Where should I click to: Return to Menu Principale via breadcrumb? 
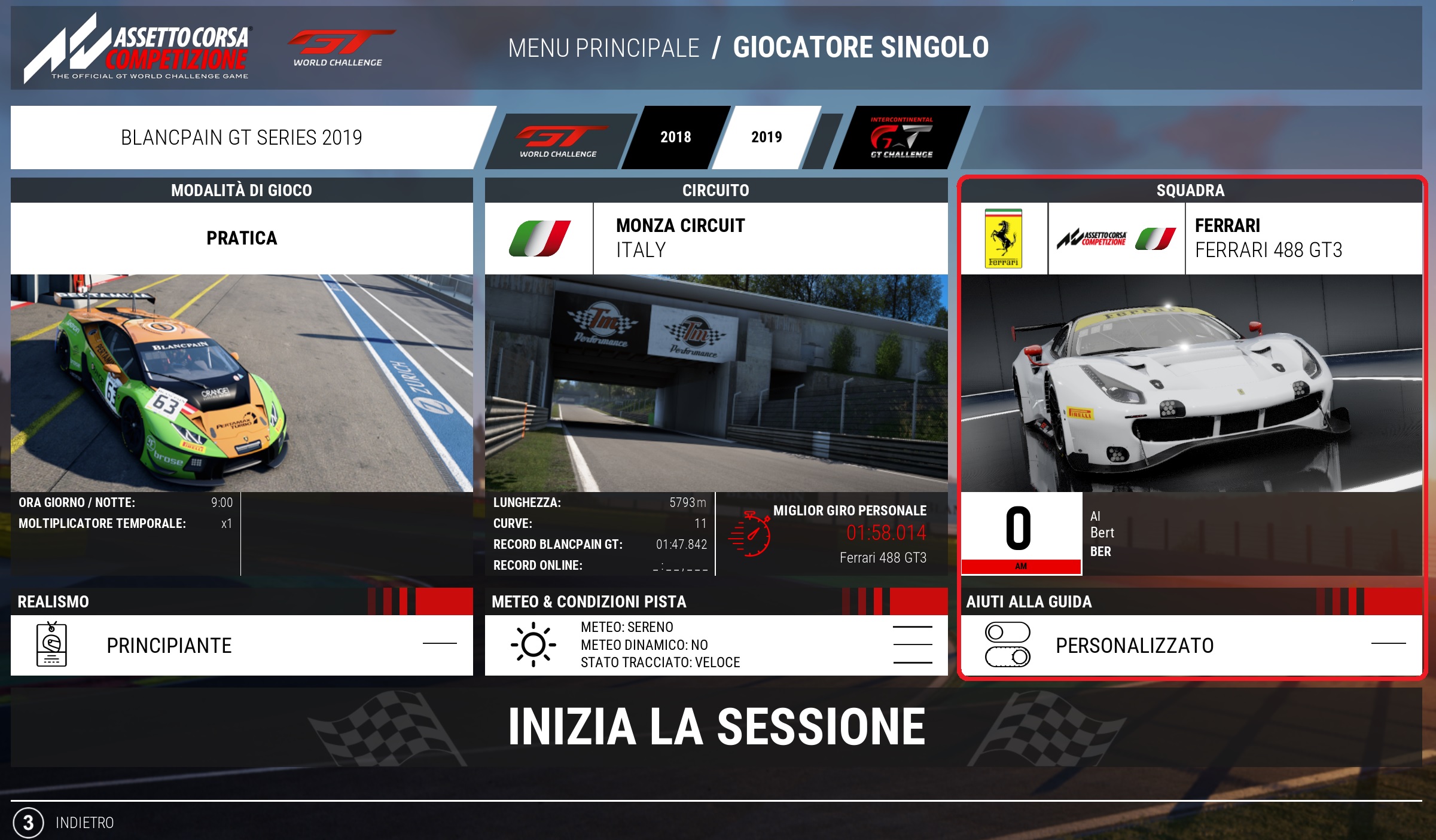pyautogui.click(x=603, y=48)
